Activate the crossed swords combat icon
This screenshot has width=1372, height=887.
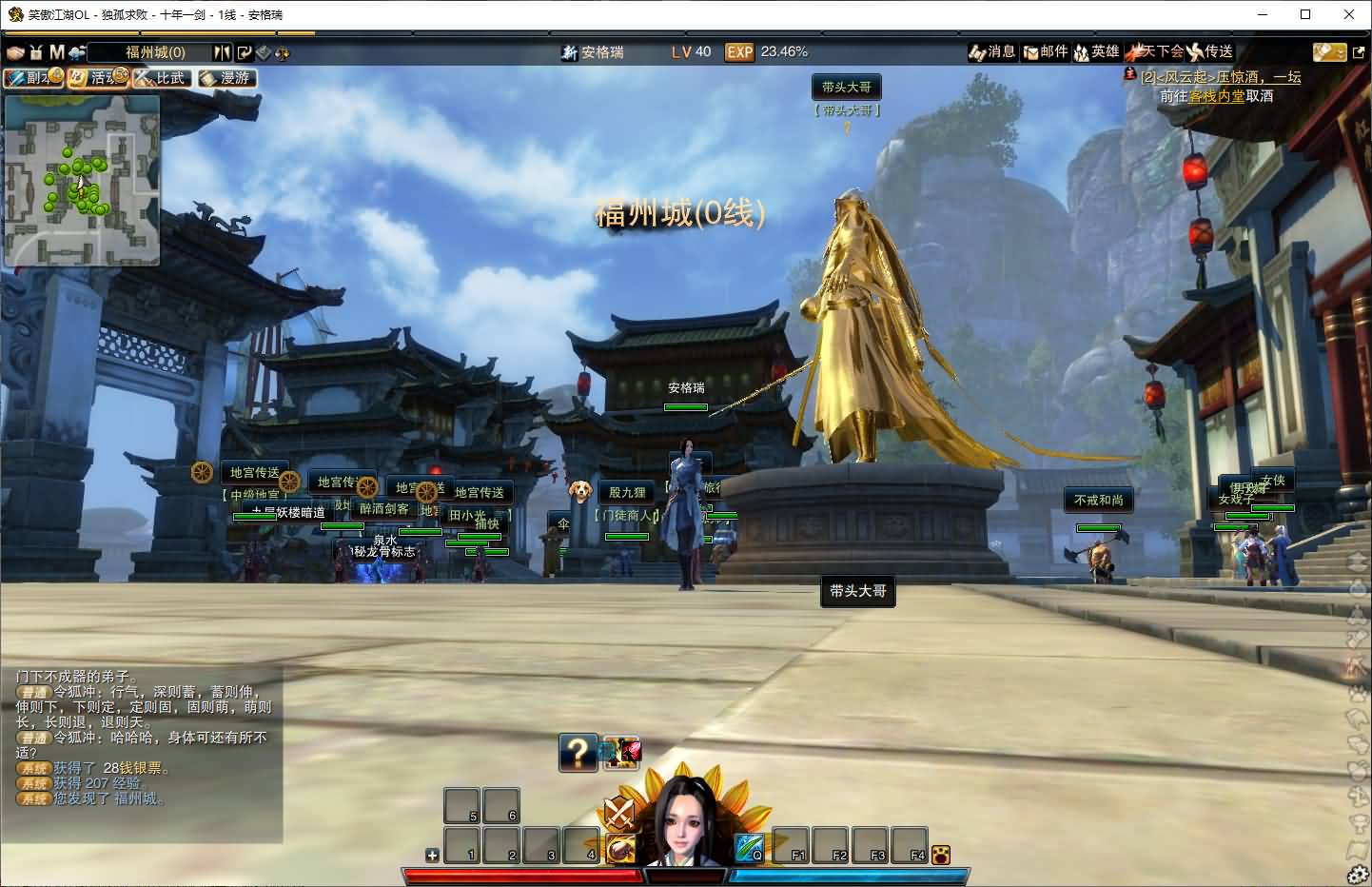tap(619, 814)
